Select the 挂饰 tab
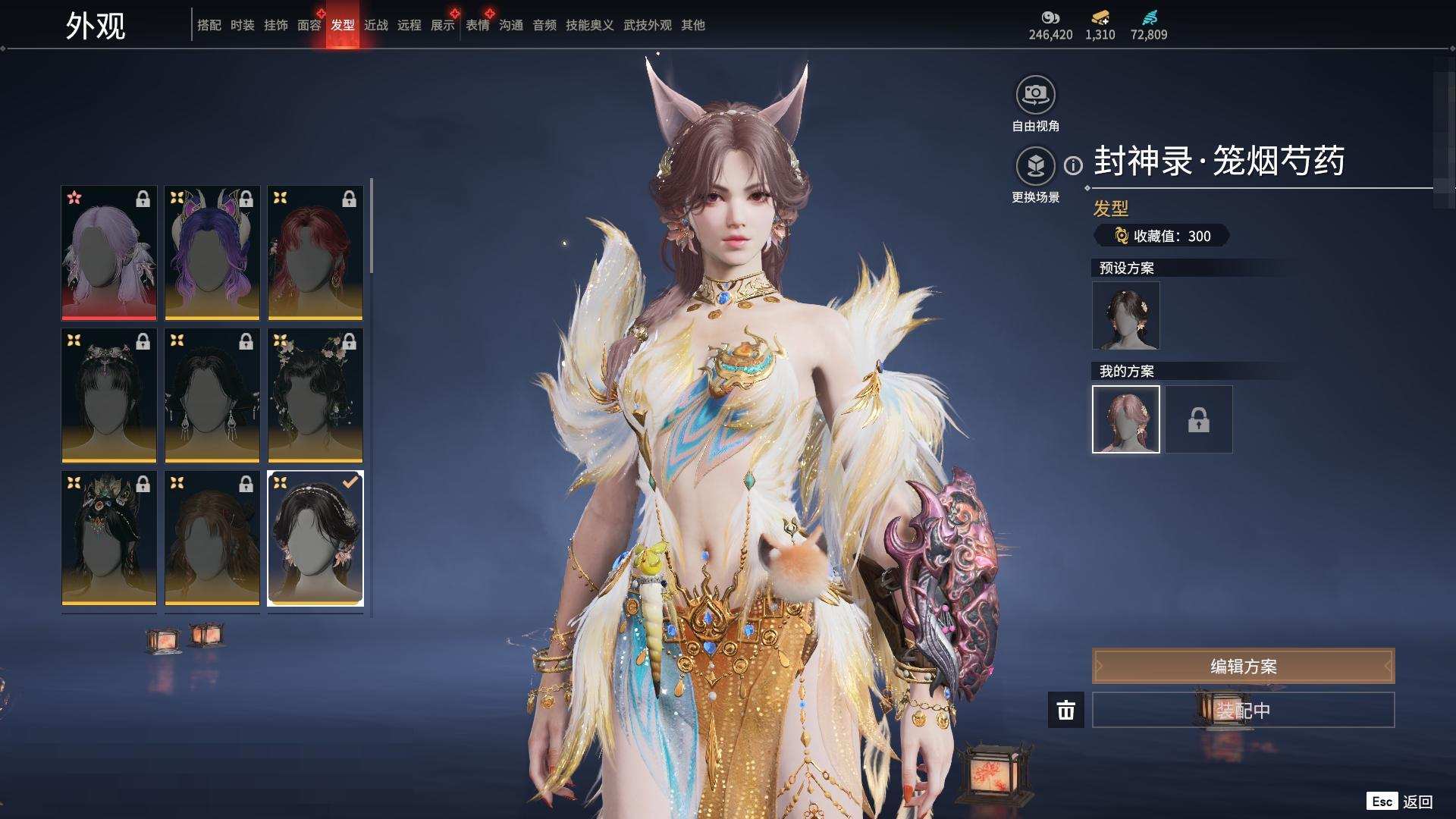 (x=275, y=25)
